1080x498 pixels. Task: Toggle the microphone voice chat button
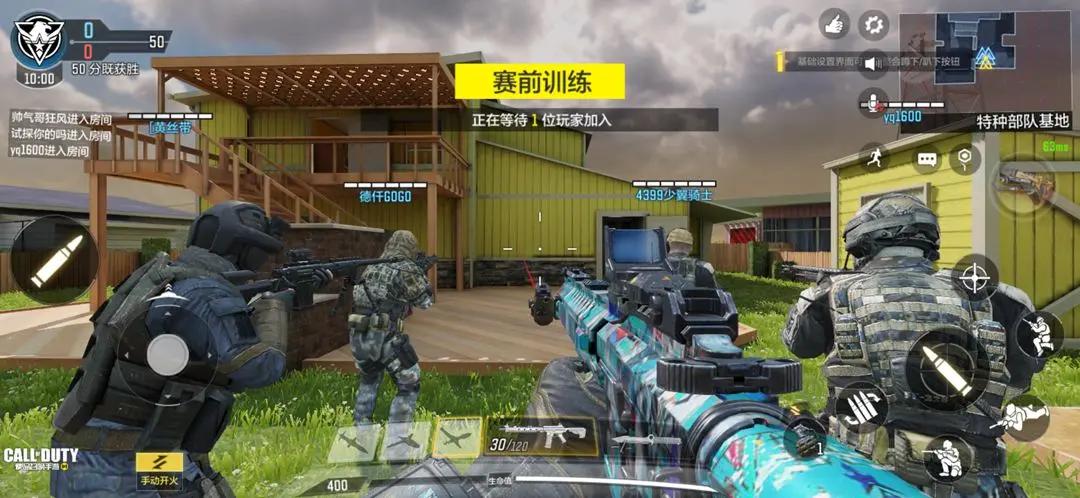(873, 101)
